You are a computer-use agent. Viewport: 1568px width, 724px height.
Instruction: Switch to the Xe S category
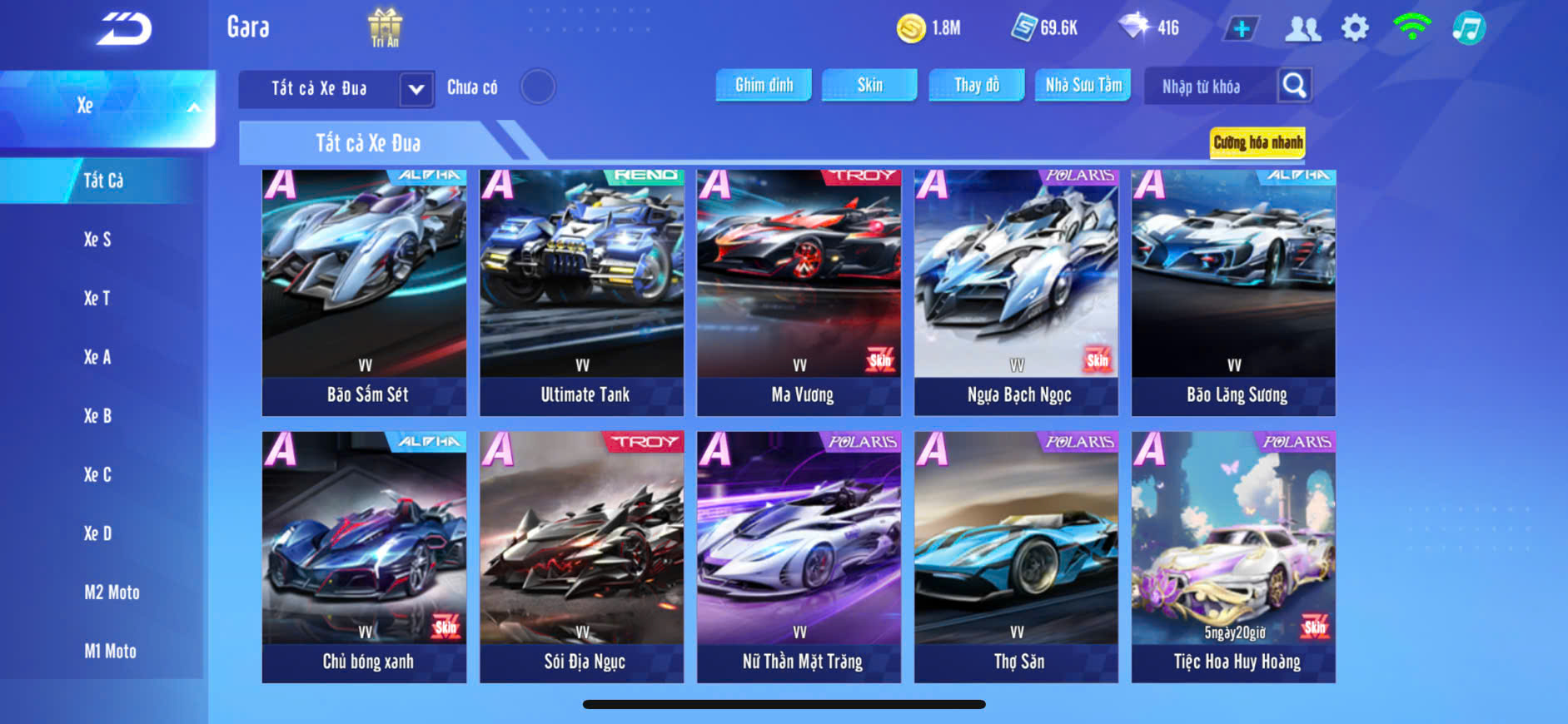click(x=97, y=240)
